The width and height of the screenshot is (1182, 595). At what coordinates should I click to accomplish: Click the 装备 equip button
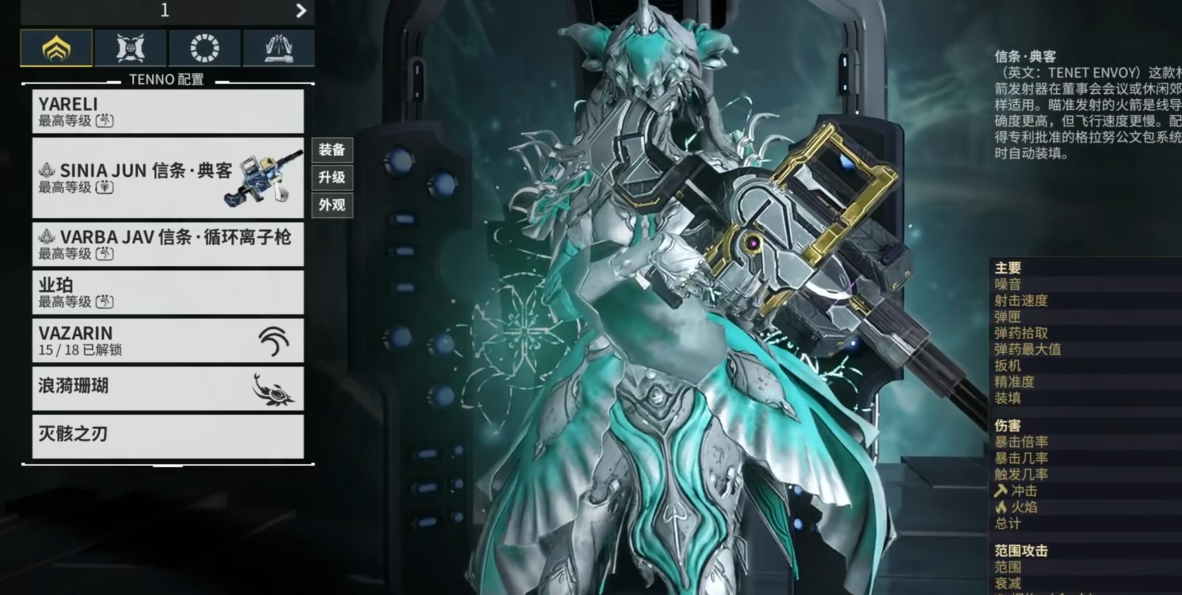tap(332, 150)
